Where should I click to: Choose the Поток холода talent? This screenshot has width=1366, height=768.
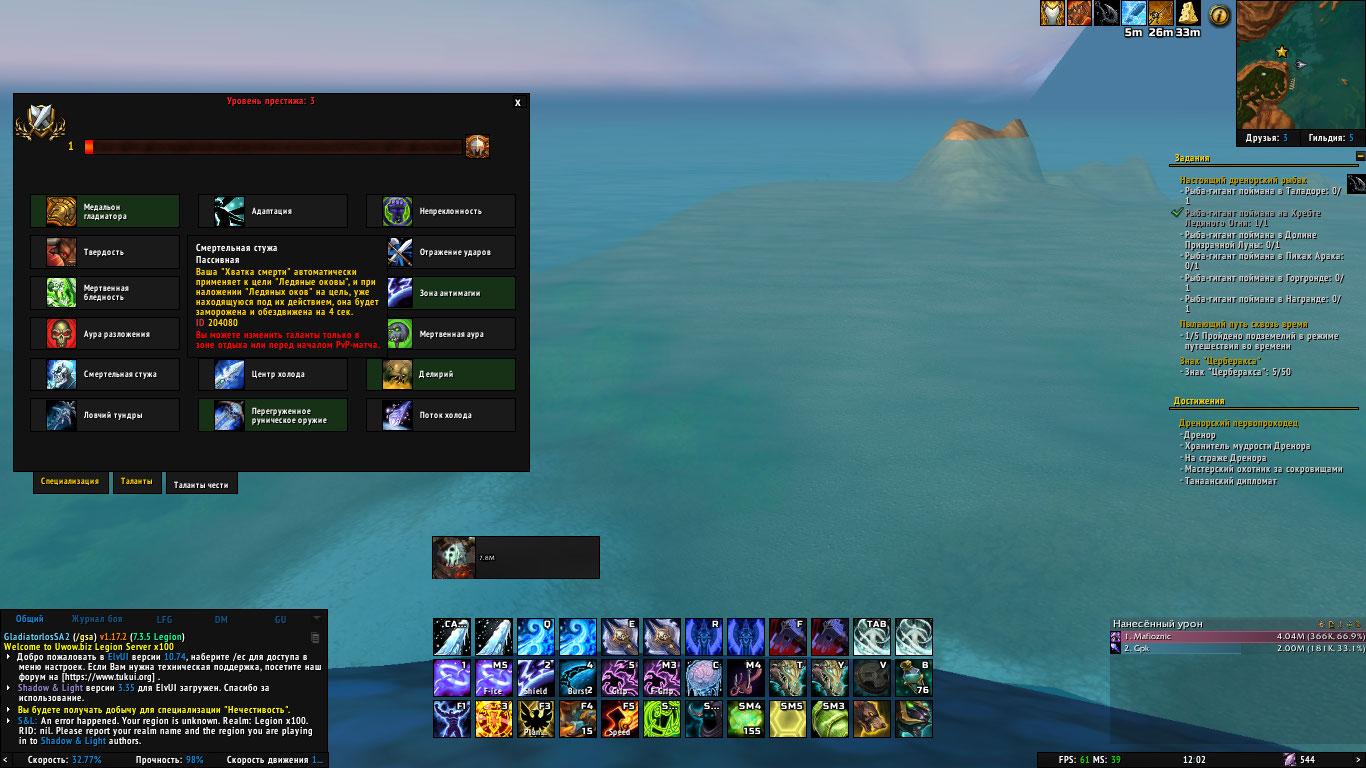(x=440, y=415)
